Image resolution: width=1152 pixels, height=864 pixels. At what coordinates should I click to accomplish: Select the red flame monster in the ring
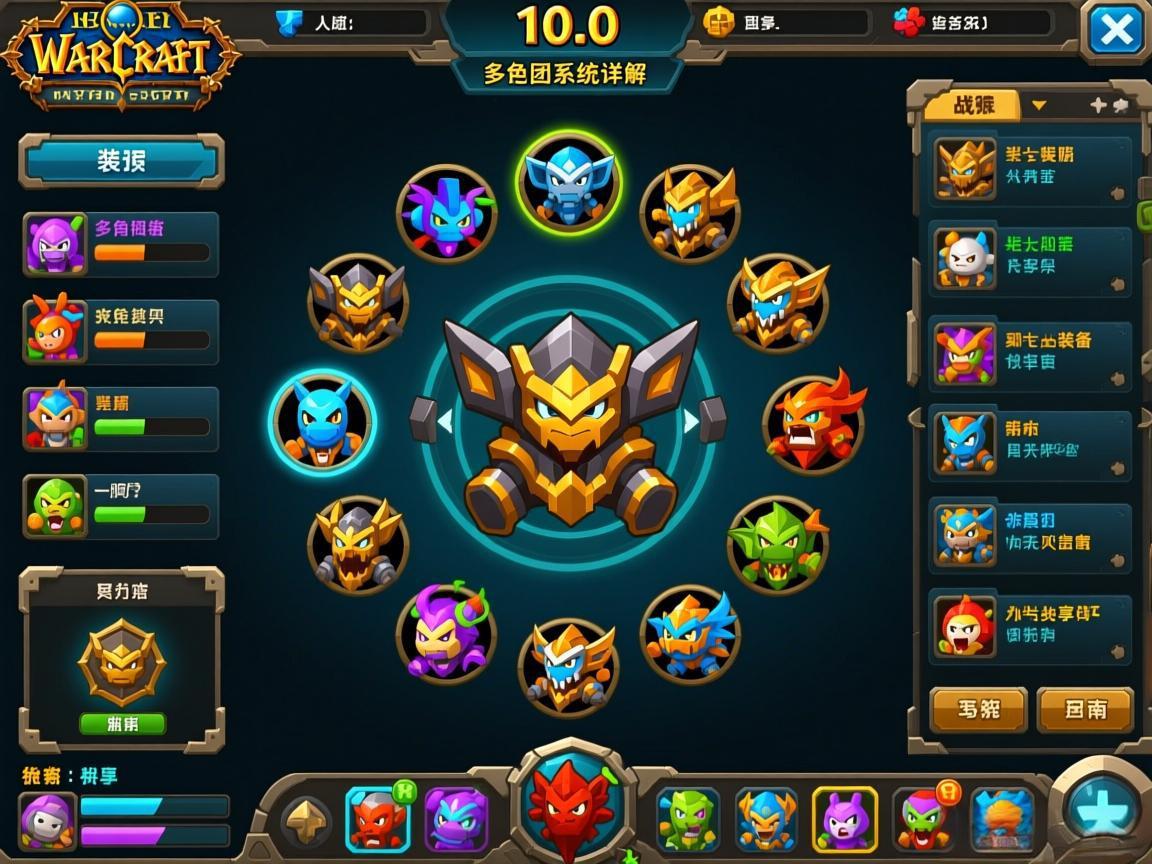pyautogui.click(x=814, y=423)
